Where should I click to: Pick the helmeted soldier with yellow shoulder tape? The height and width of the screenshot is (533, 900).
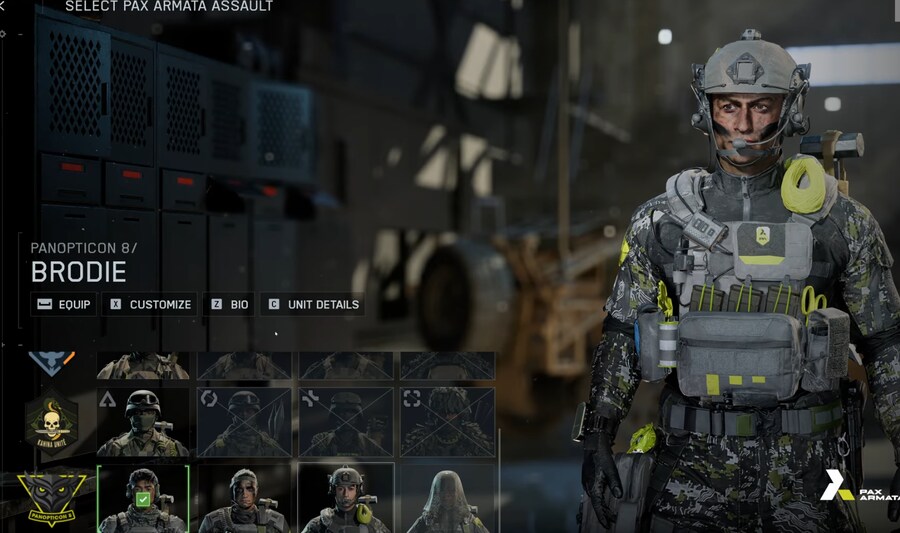point(346,497)
